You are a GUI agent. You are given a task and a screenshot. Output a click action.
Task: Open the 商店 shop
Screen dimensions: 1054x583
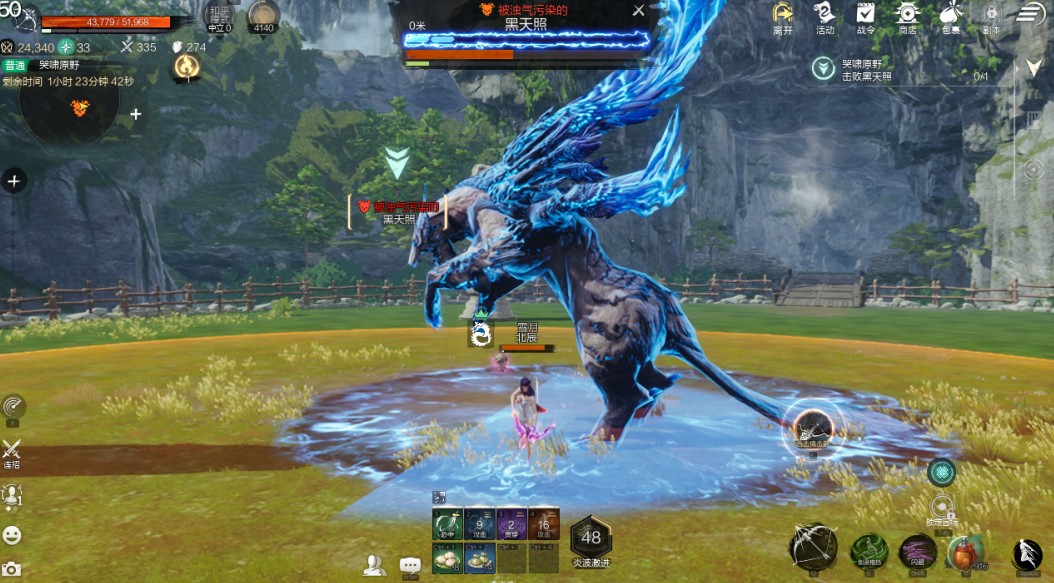[x=908, y=16]
